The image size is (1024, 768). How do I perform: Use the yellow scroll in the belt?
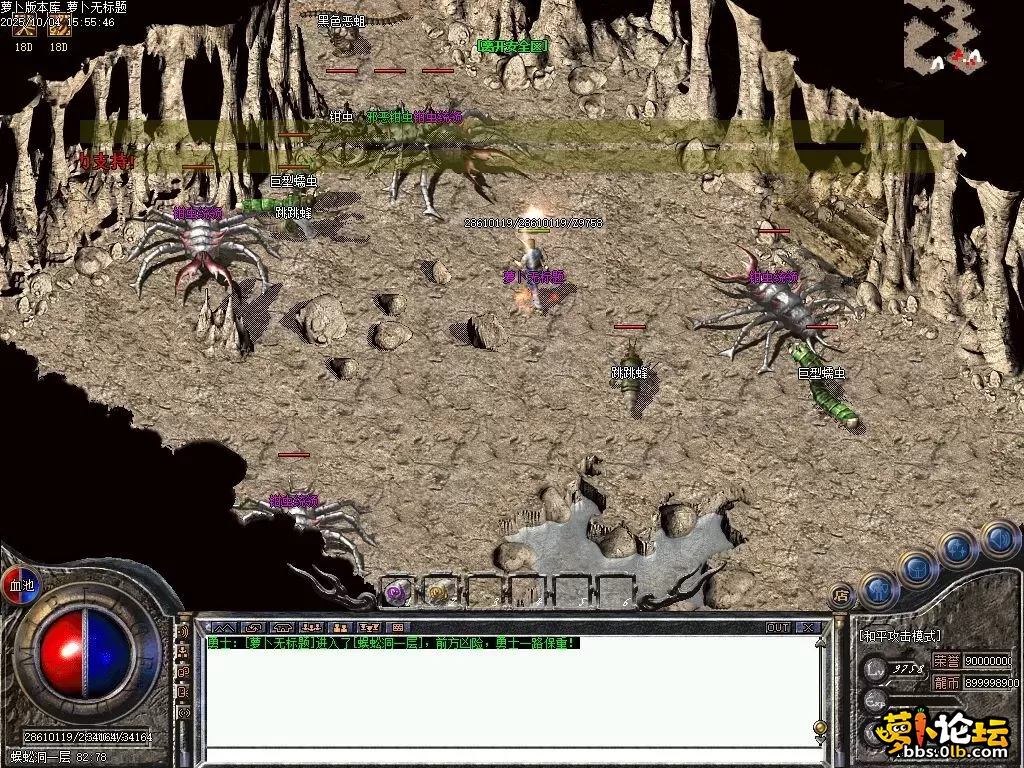click(438, 592)
